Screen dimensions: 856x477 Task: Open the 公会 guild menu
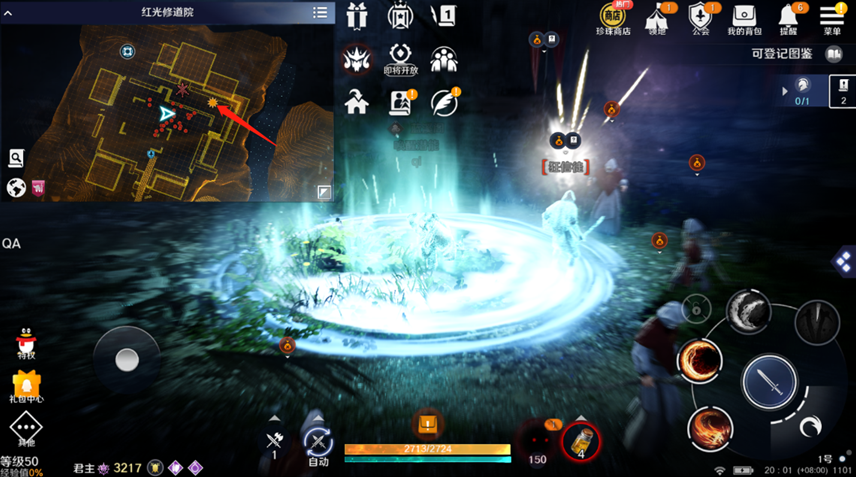pos(700,18)
